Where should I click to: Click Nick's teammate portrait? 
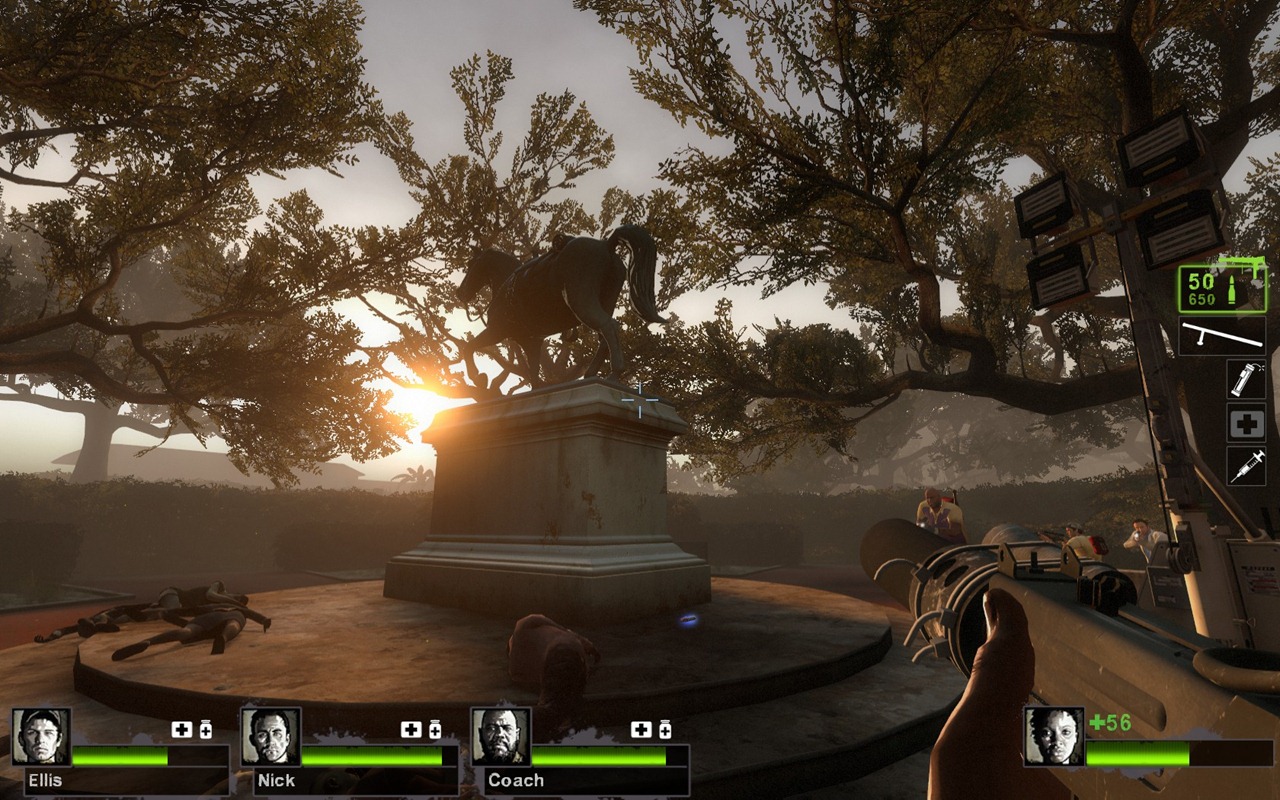[271, 737]
